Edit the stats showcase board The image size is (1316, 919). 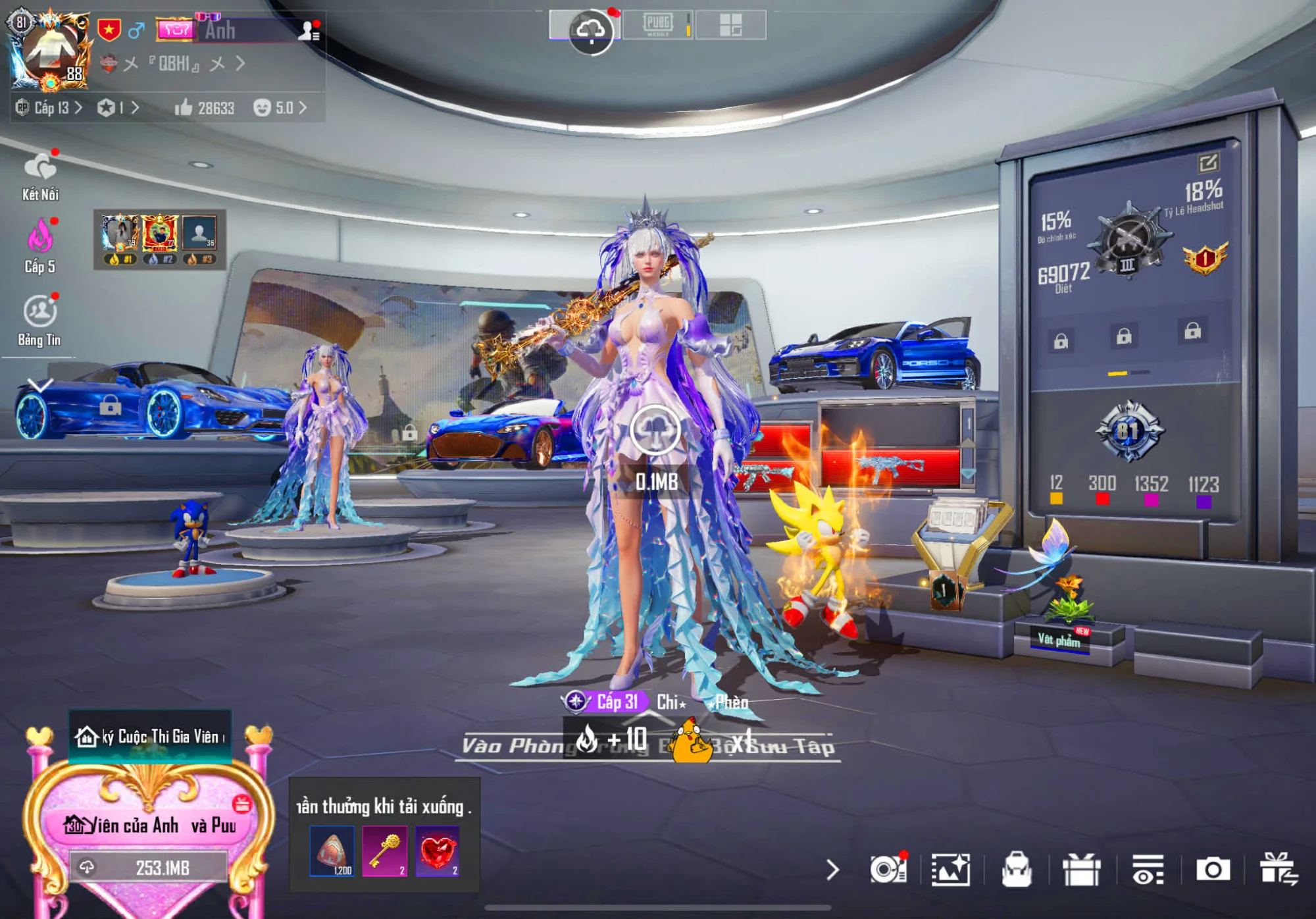click(1208, 162)
